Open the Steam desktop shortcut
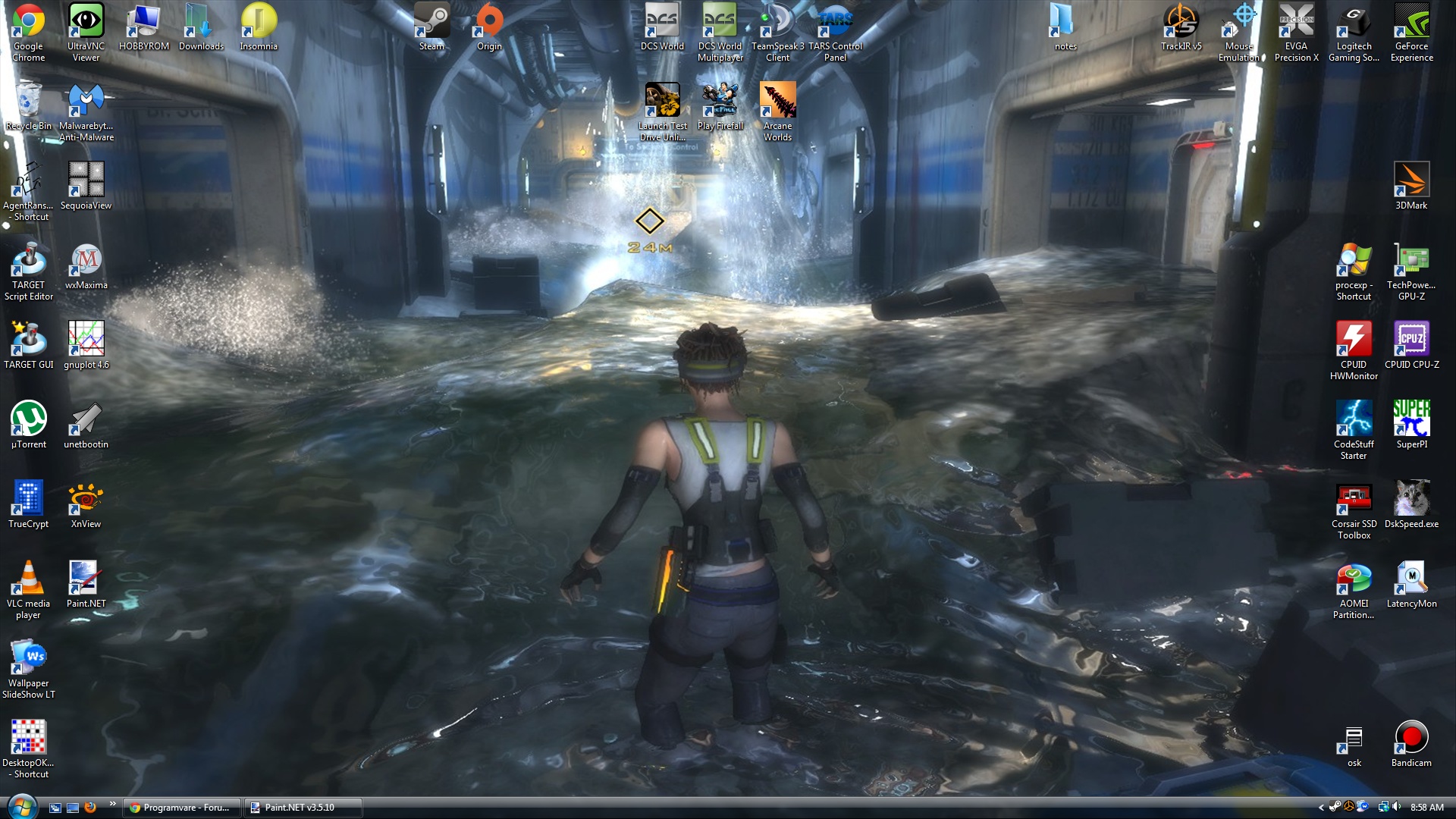This screenshot has width=1456, height=819. (431, 27)
